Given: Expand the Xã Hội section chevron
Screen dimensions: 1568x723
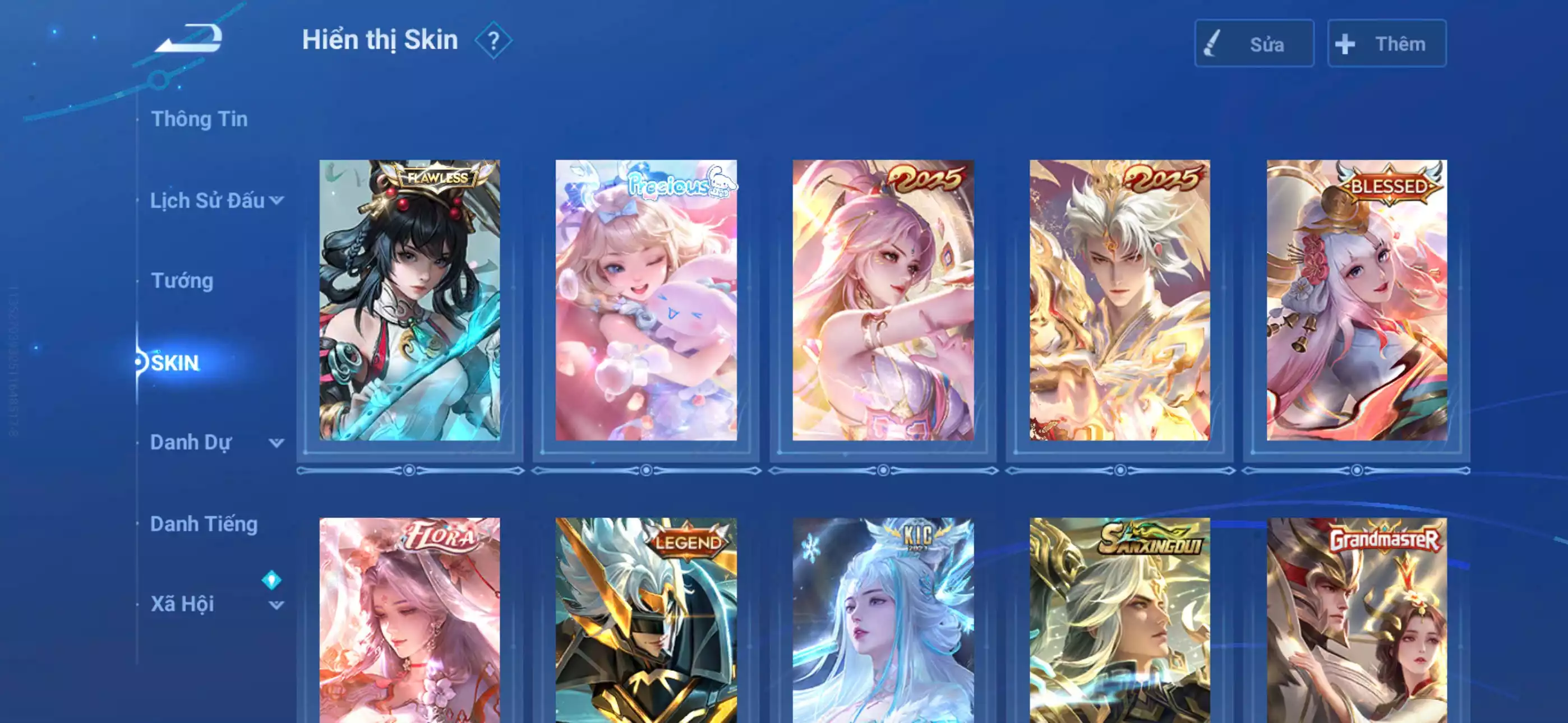Looking at the screenshot, I should point(278,605).
